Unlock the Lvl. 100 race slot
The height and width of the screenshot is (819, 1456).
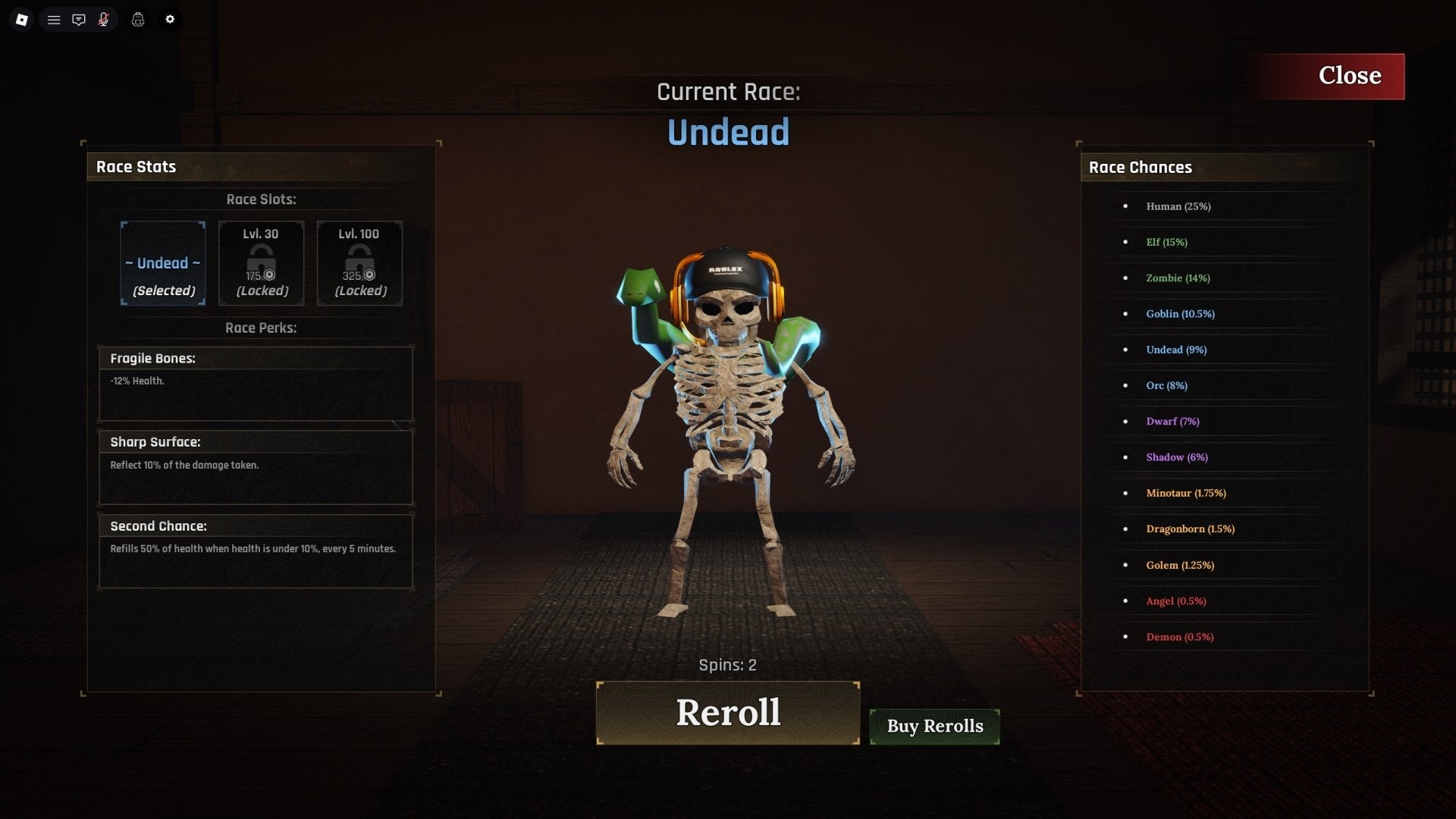(359, 263)
